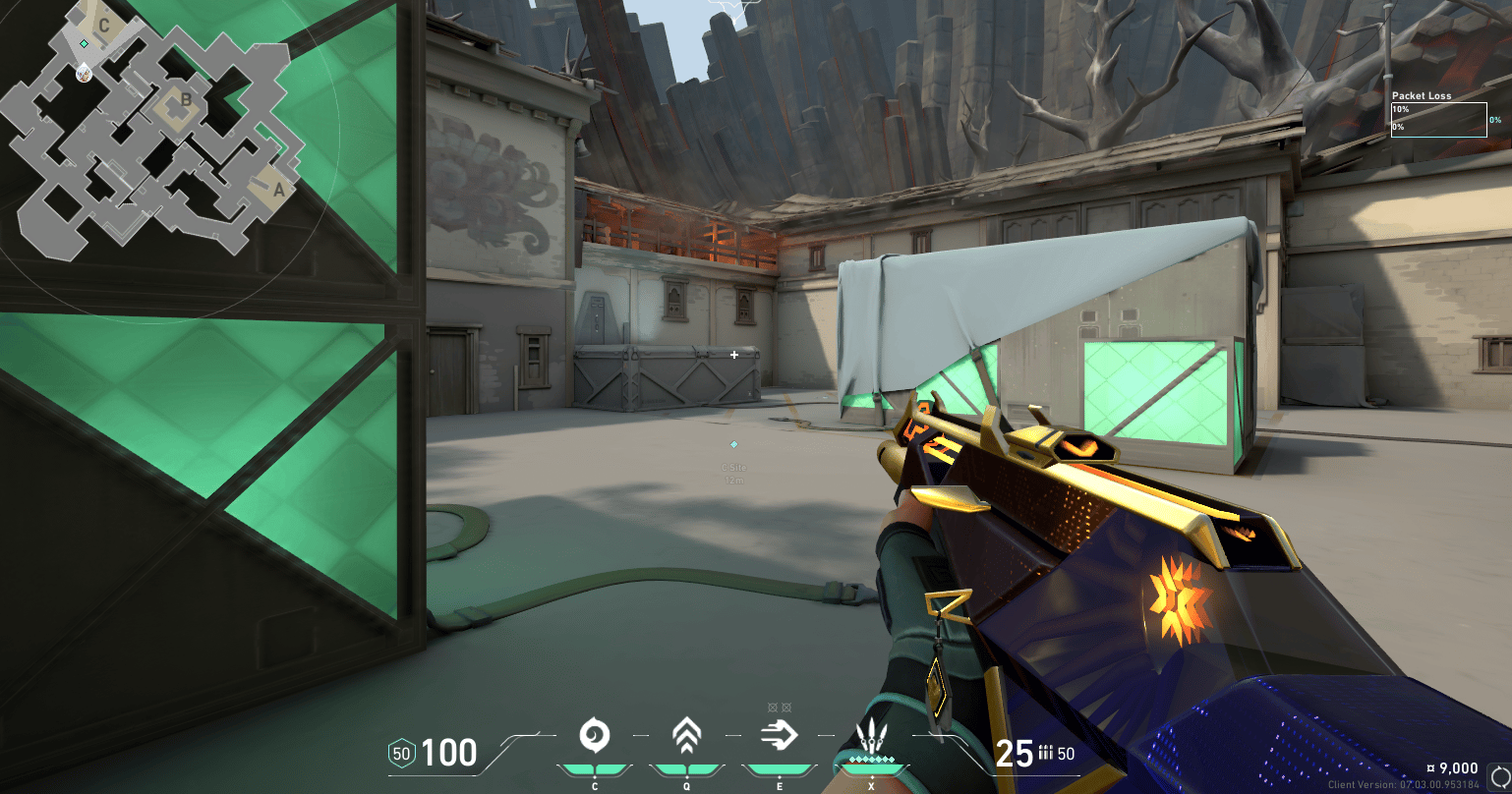The height and width of the screenshot is (794, 1512).
Task: Select the A site marker on minimap
Action: [x=277, y=191]
